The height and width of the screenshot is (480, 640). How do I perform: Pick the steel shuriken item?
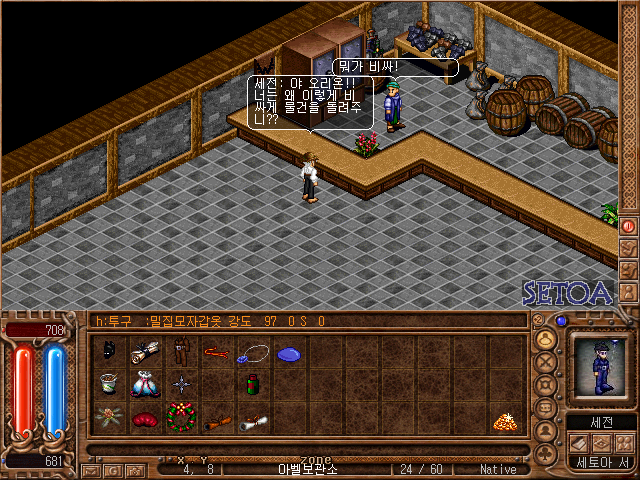coord(181,385)
